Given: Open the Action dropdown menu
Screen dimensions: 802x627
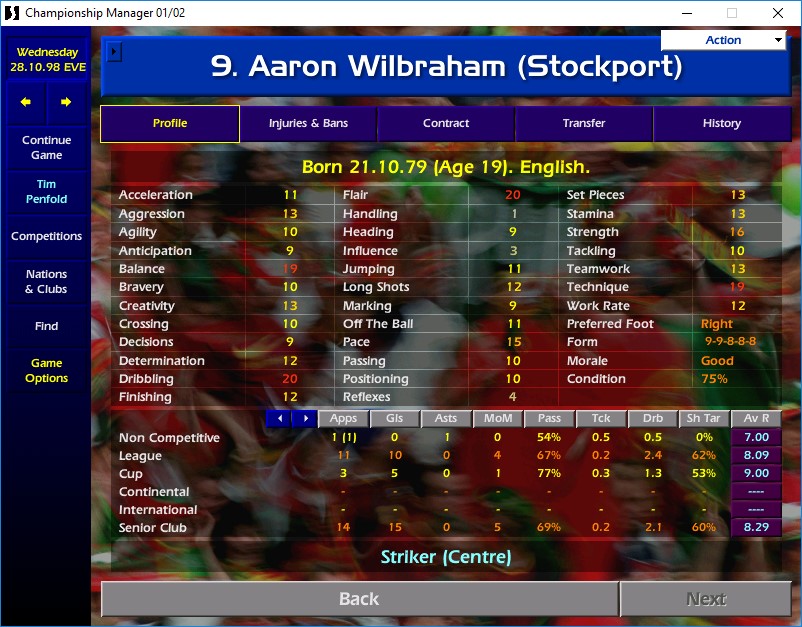Looking at the screenshot, I should 723,40.
